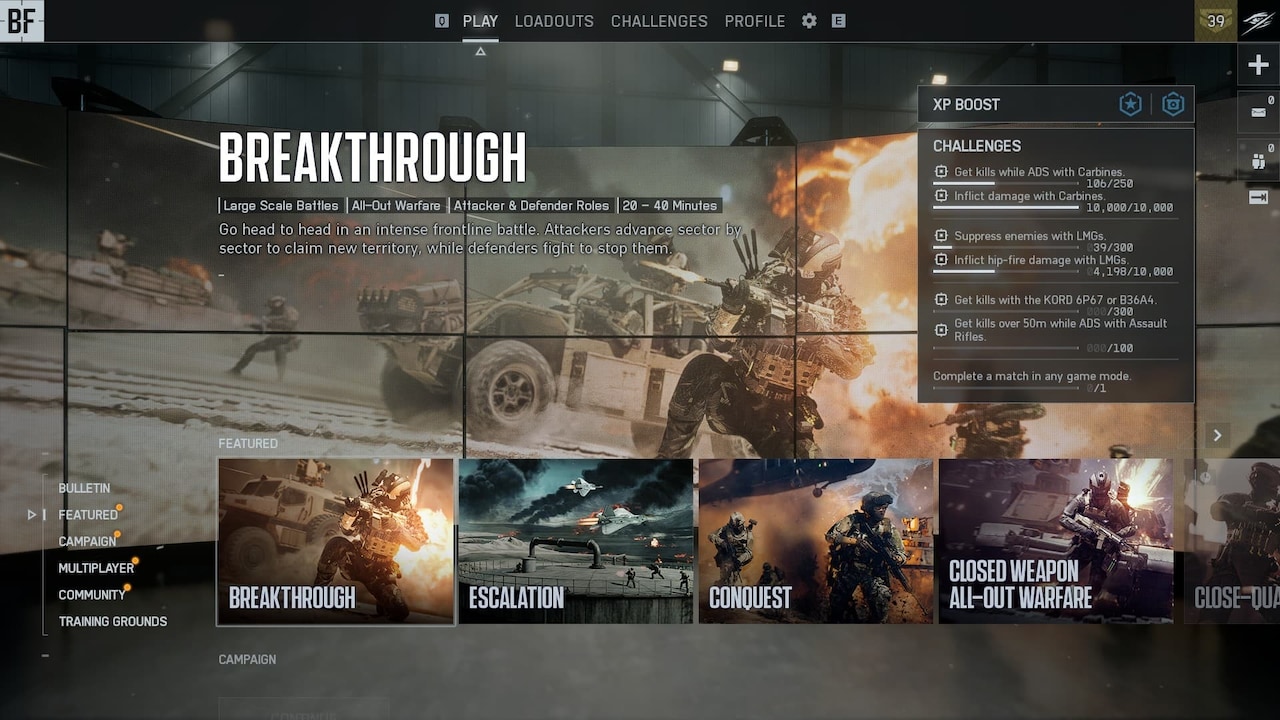Viewport: 1280px width, 720px height.
Task: Go to the Profile tab
Action: click(x=755, y=21)
